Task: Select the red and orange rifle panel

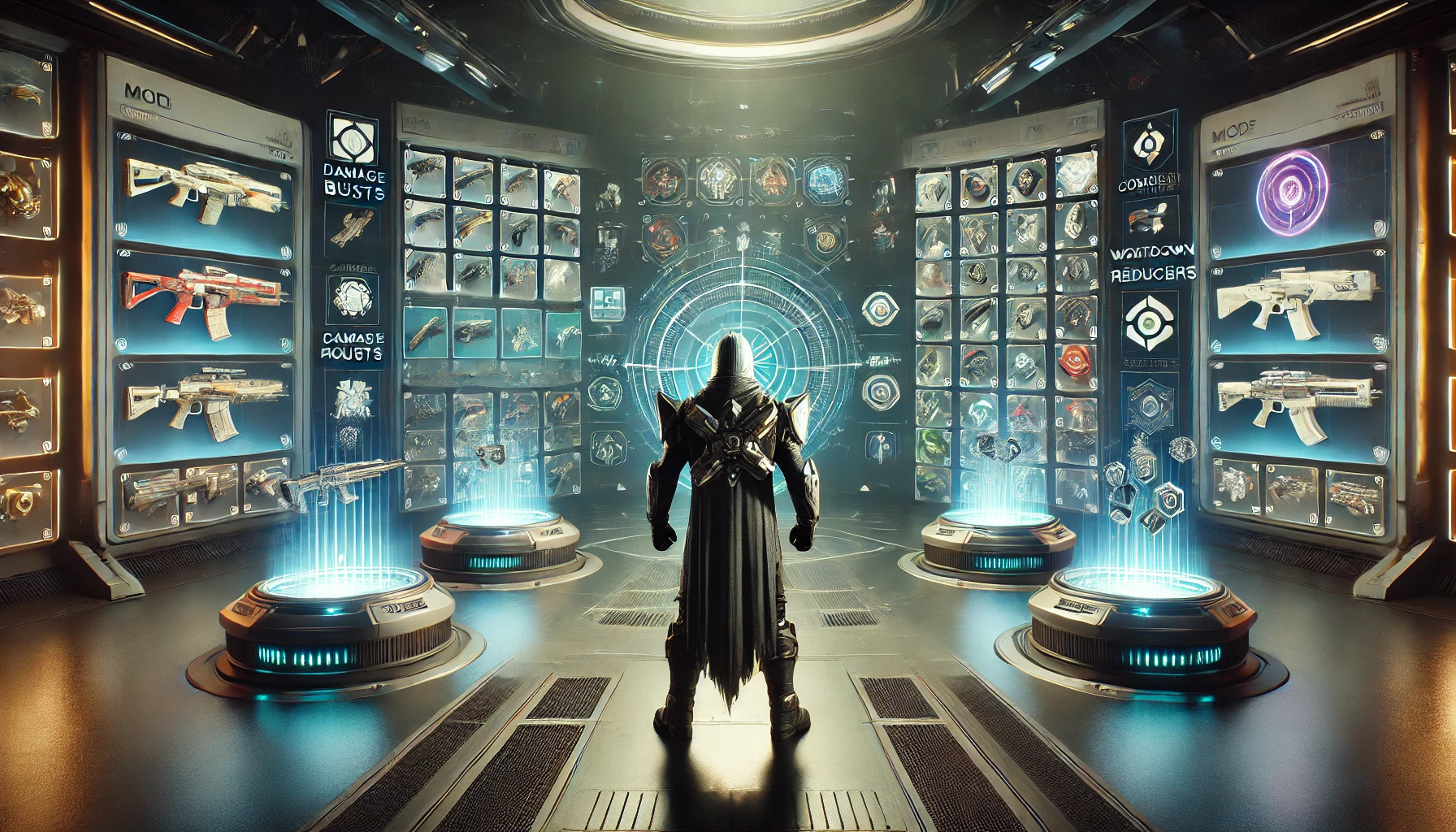Action: 203,294
